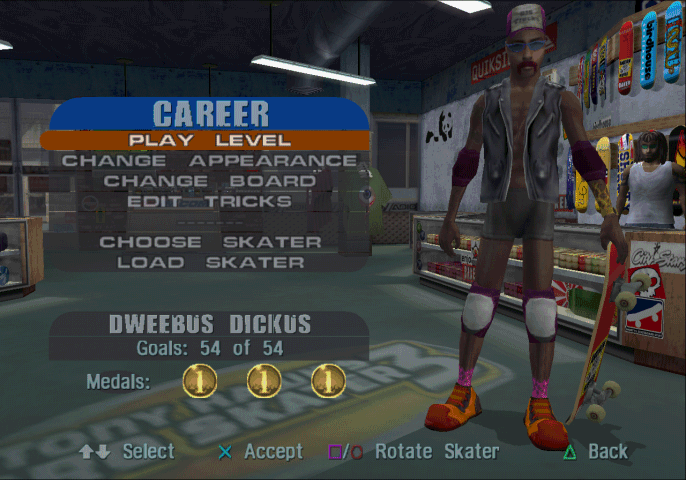This screenshot has height=480, width=686.
Task: Click Load Skater in the menu
Action: [x=210, y=263]
